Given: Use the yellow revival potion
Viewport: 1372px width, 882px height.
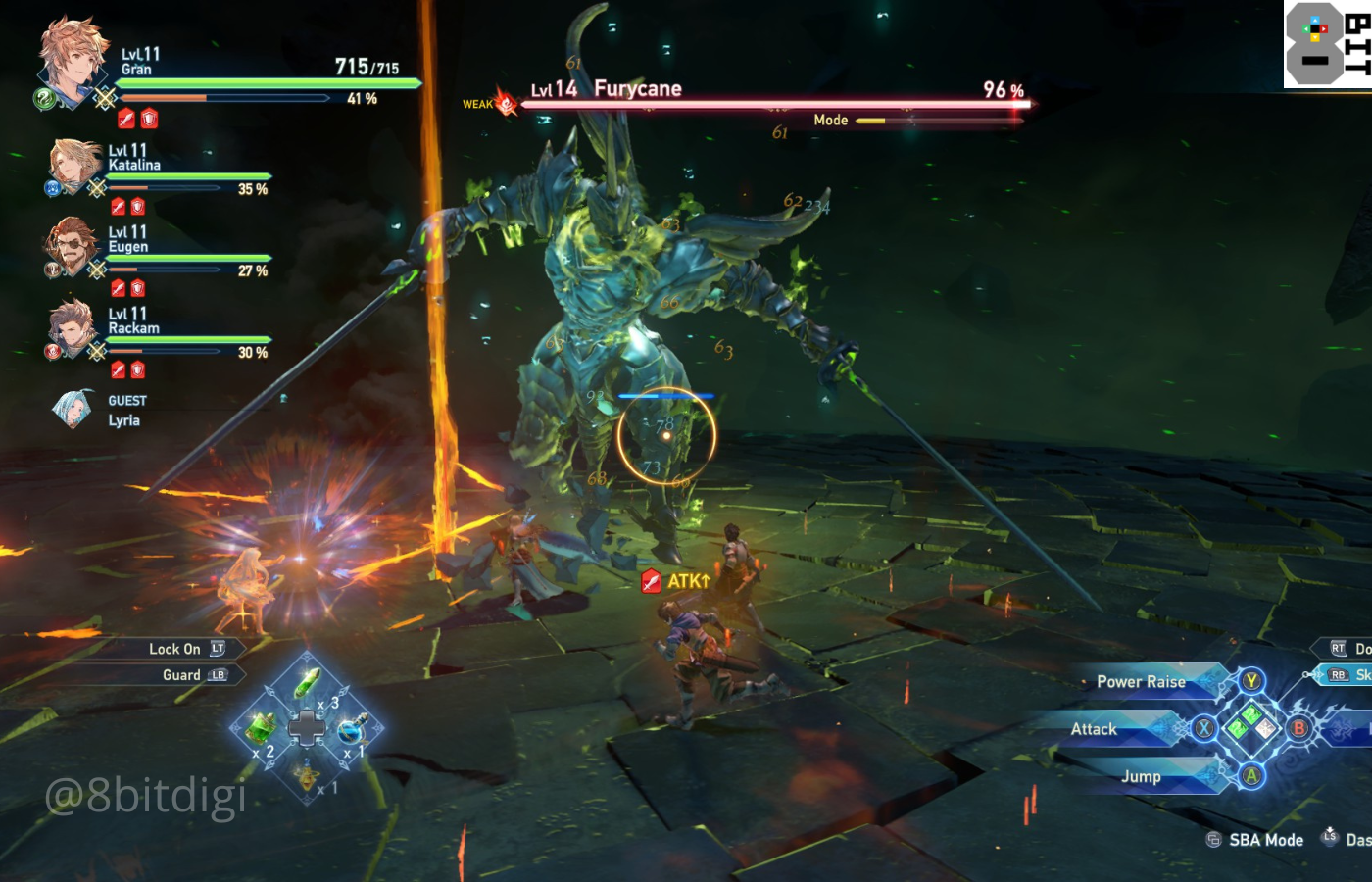Looking at the screenshot, I should (x=307, y=775).
